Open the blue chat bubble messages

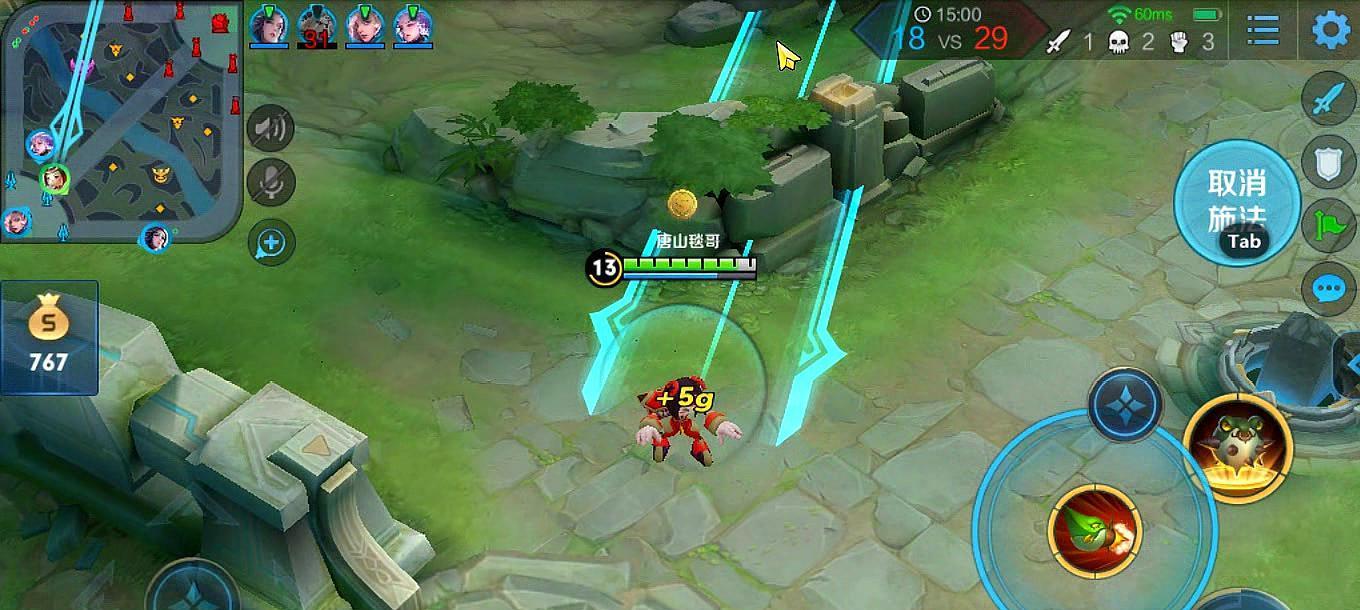click(x=1329, y=290)
